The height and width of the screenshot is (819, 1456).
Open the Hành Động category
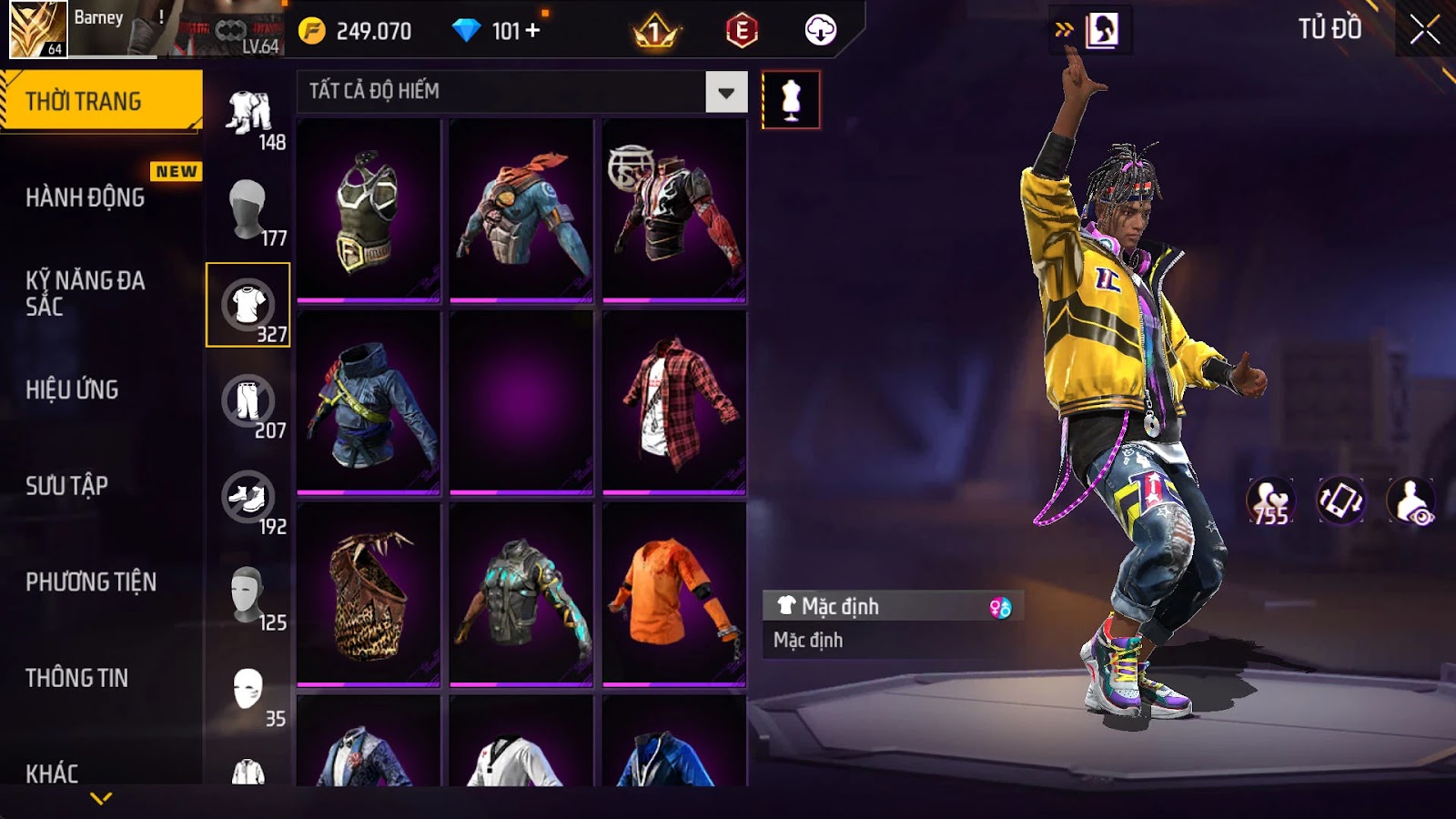(x=85, y=197)
